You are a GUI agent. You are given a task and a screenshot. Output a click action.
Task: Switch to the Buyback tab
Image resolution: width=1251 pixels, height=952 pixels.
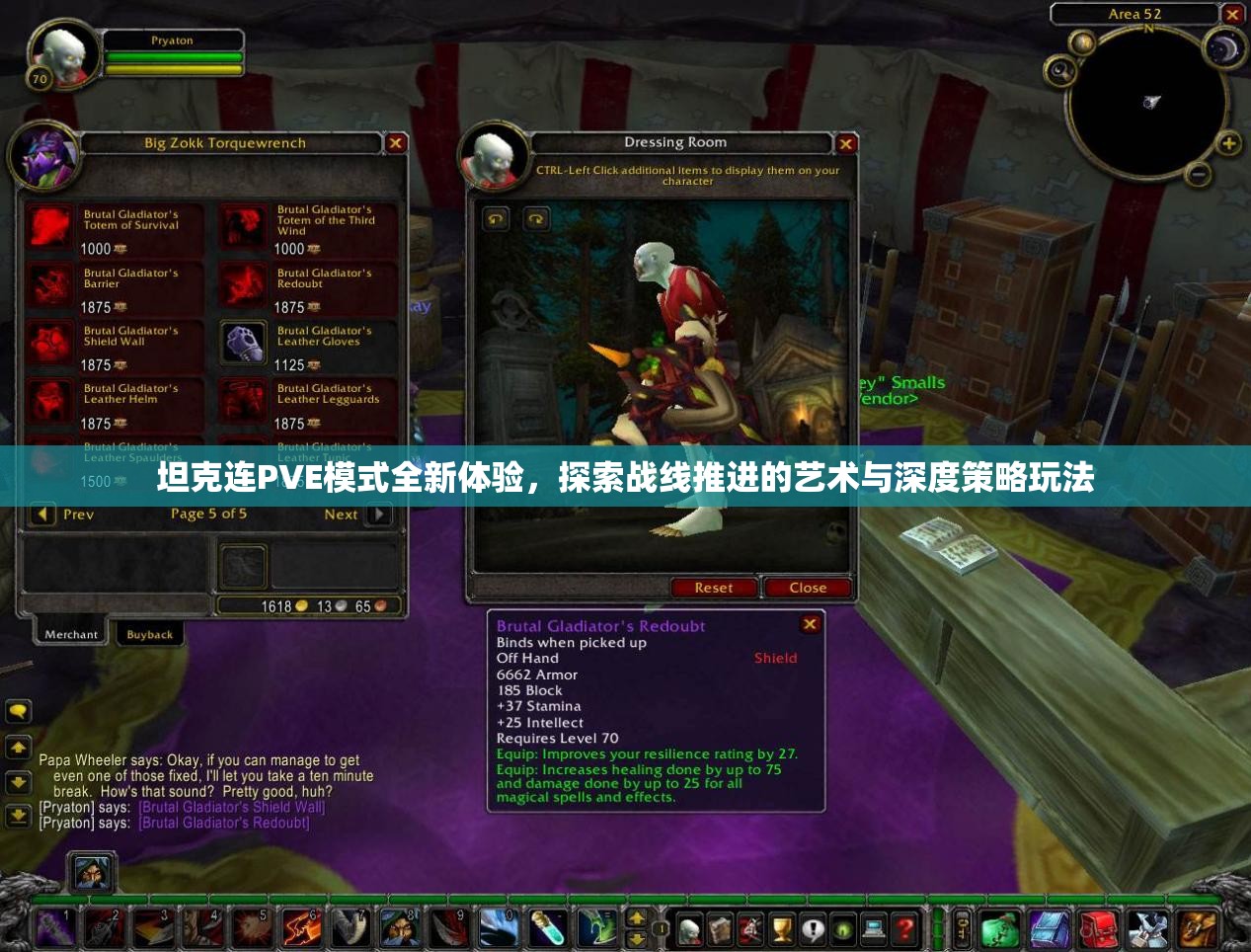tap(149, 635)
